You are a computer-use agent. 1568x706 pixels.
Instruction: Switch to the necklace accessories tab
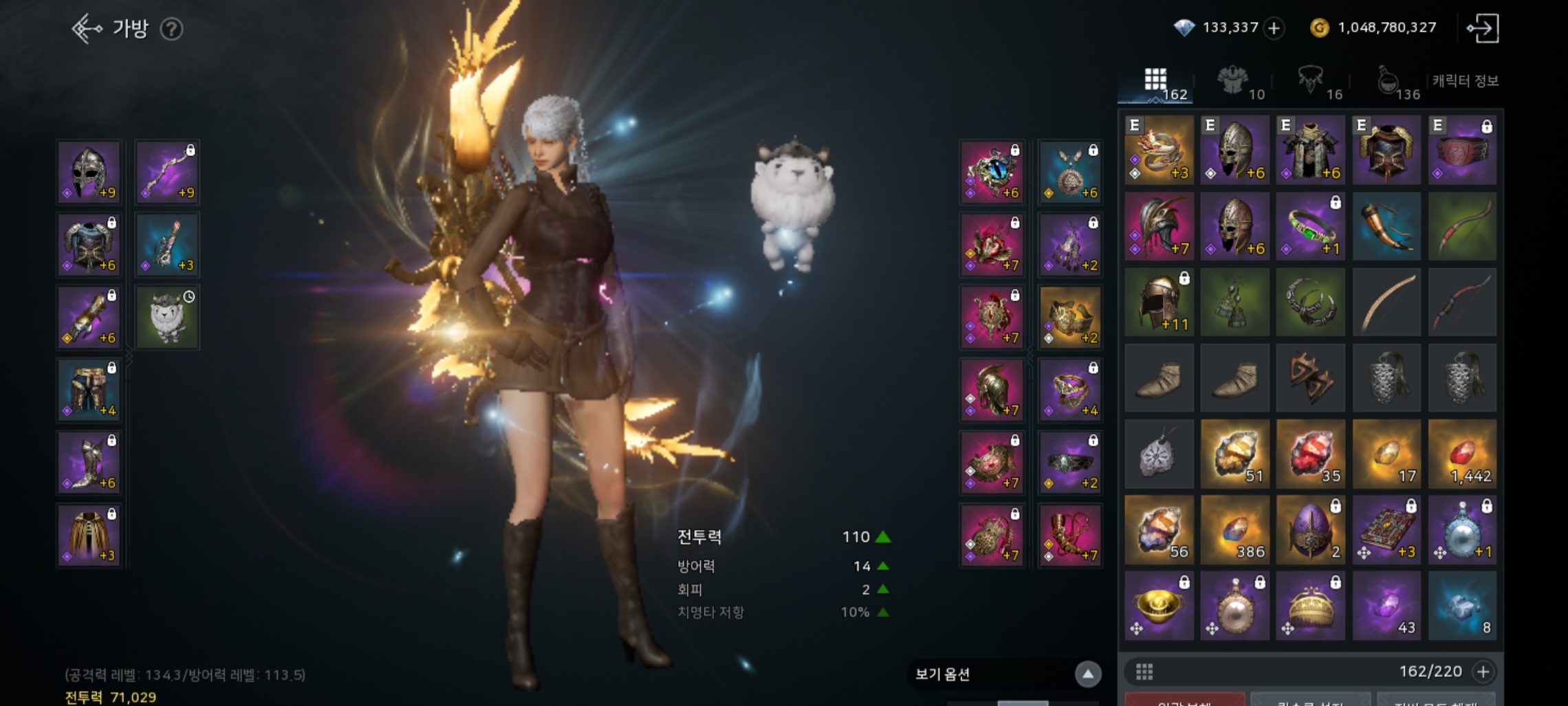click(x=1311, y=82)
